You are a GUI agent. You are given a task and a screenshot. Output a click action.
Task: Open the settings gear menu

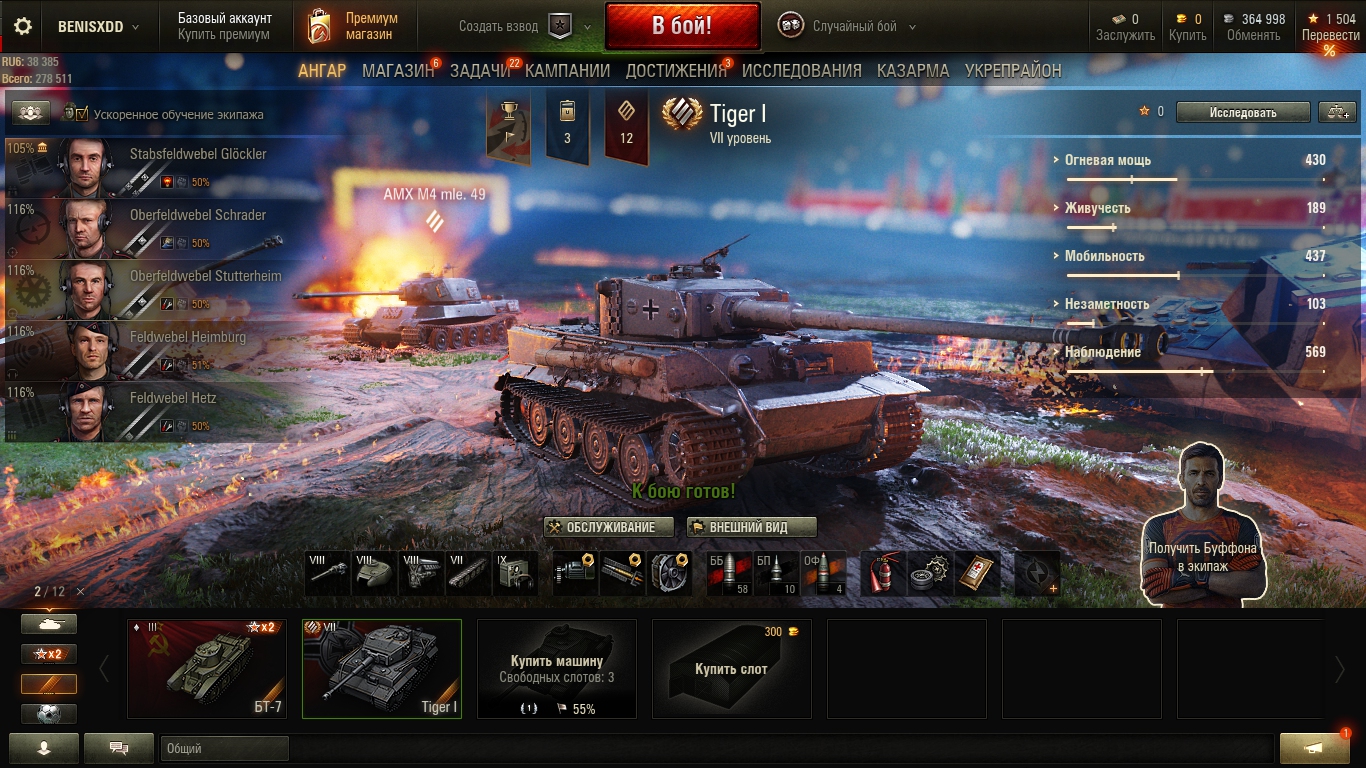point(22,26)
